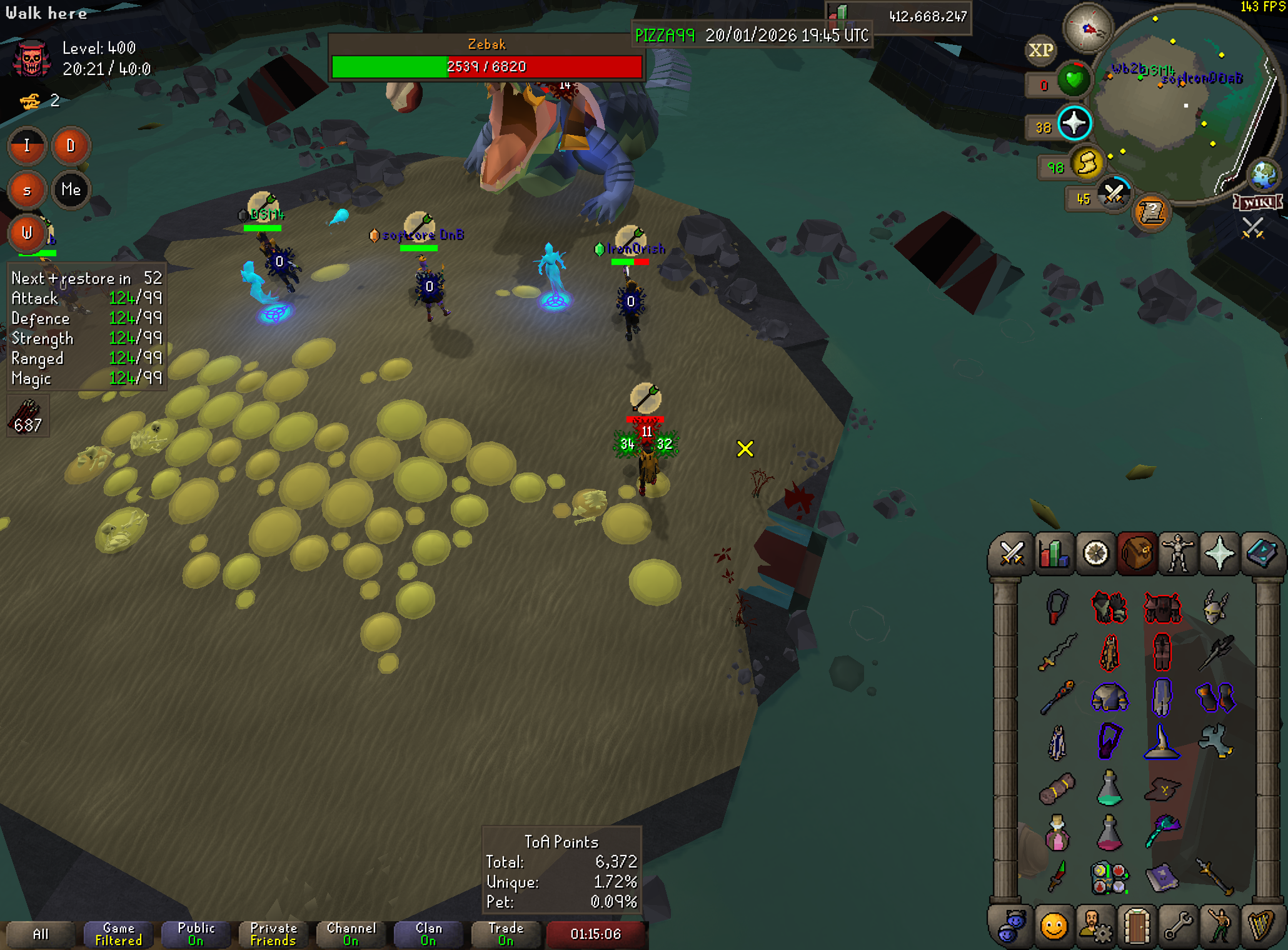Open the Emotes tab
The height and width of the screenshot is (950, 1288).
click(1219, 926)
